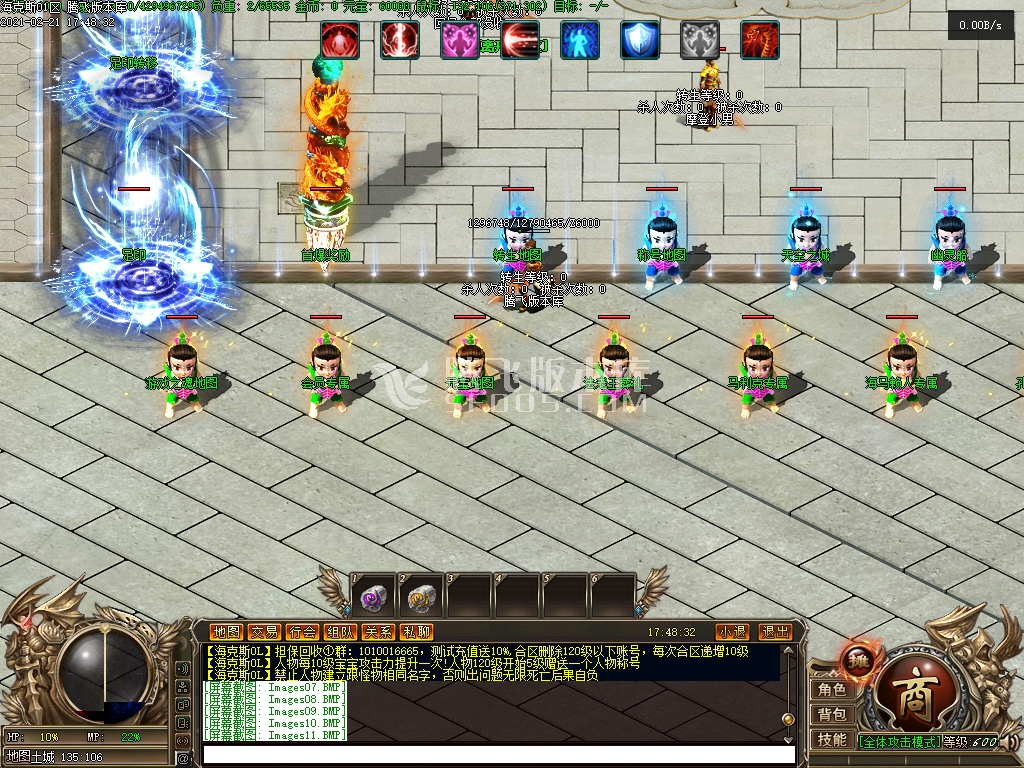
Task: Open the 关系 relations panel
Action: (378, 632)
